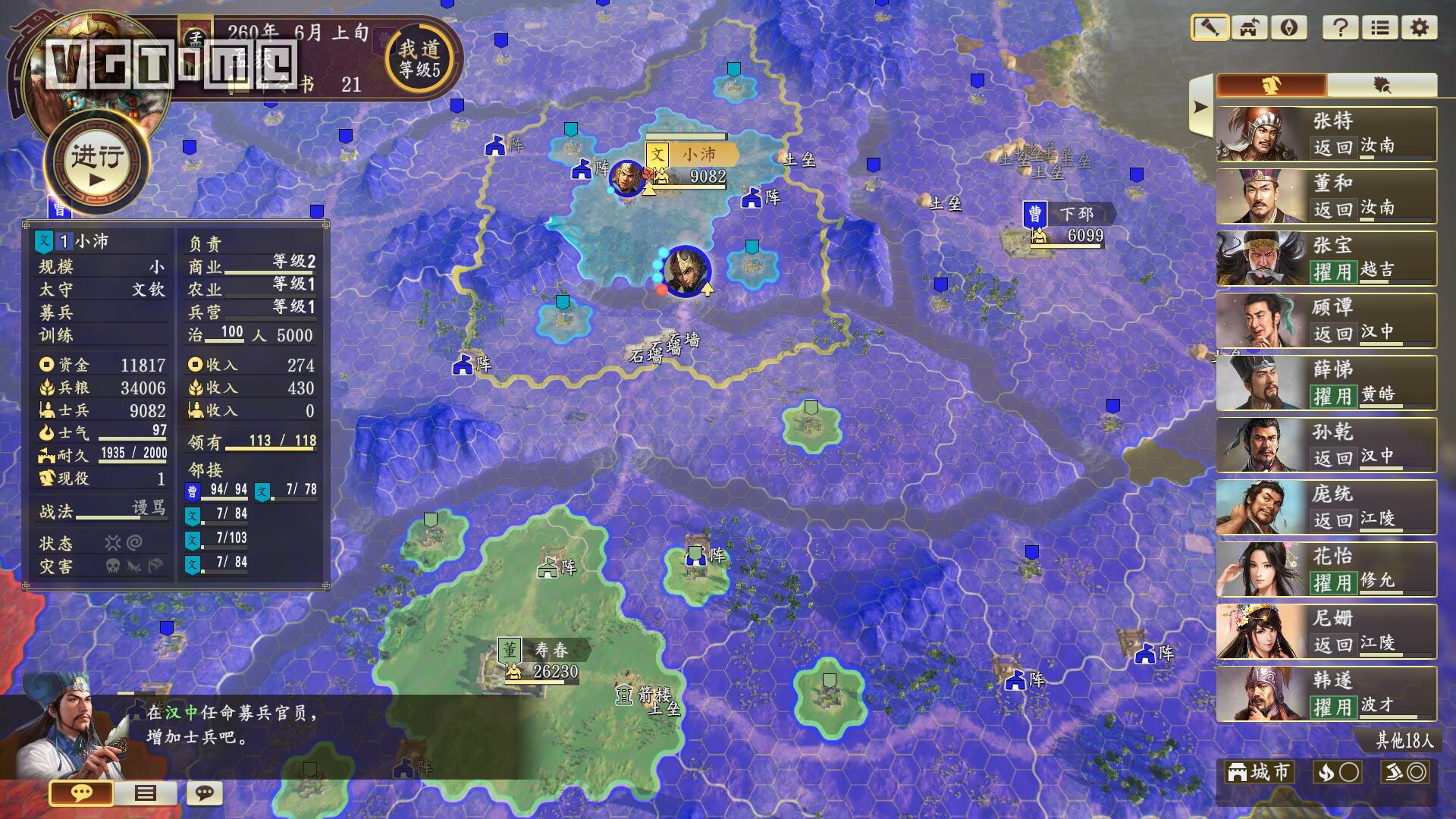Open the records list icon
Image resolution: width=1456 pixels, height=819 pixels.
(1379, 27)
